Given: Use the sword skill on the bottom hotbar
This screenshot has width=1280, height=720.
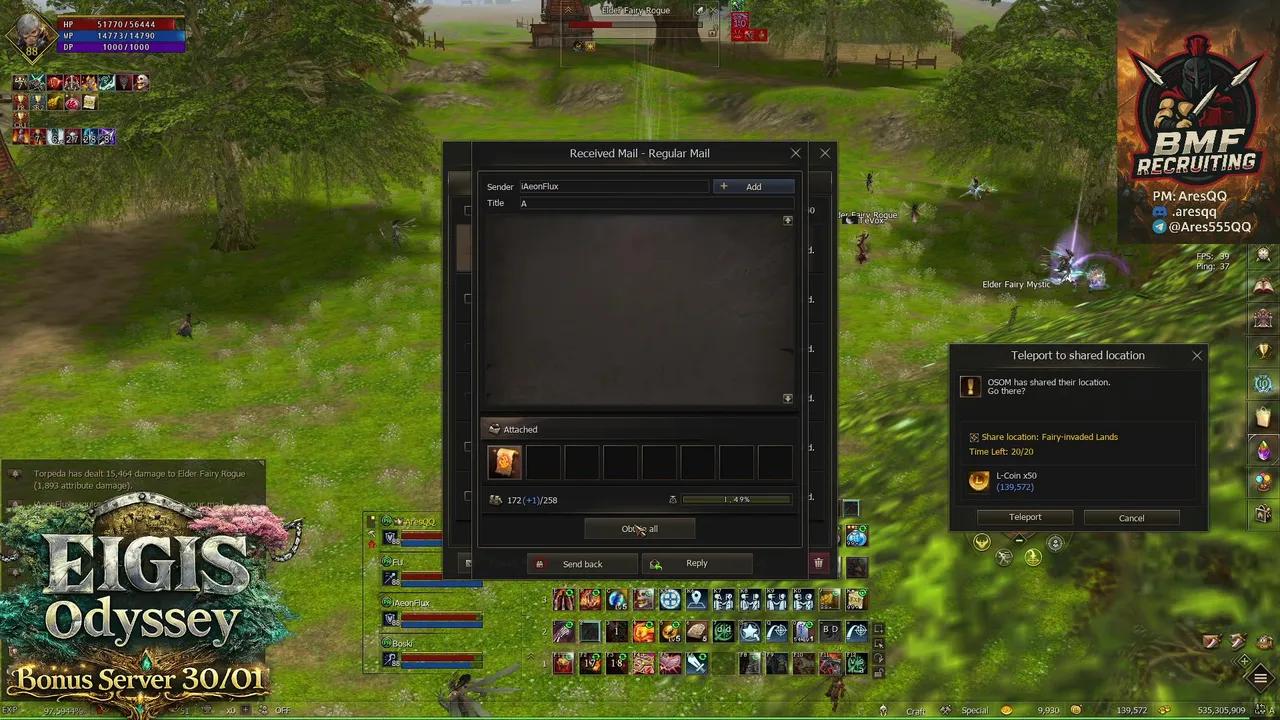Looking at the screenshot, I should point(698,663).
